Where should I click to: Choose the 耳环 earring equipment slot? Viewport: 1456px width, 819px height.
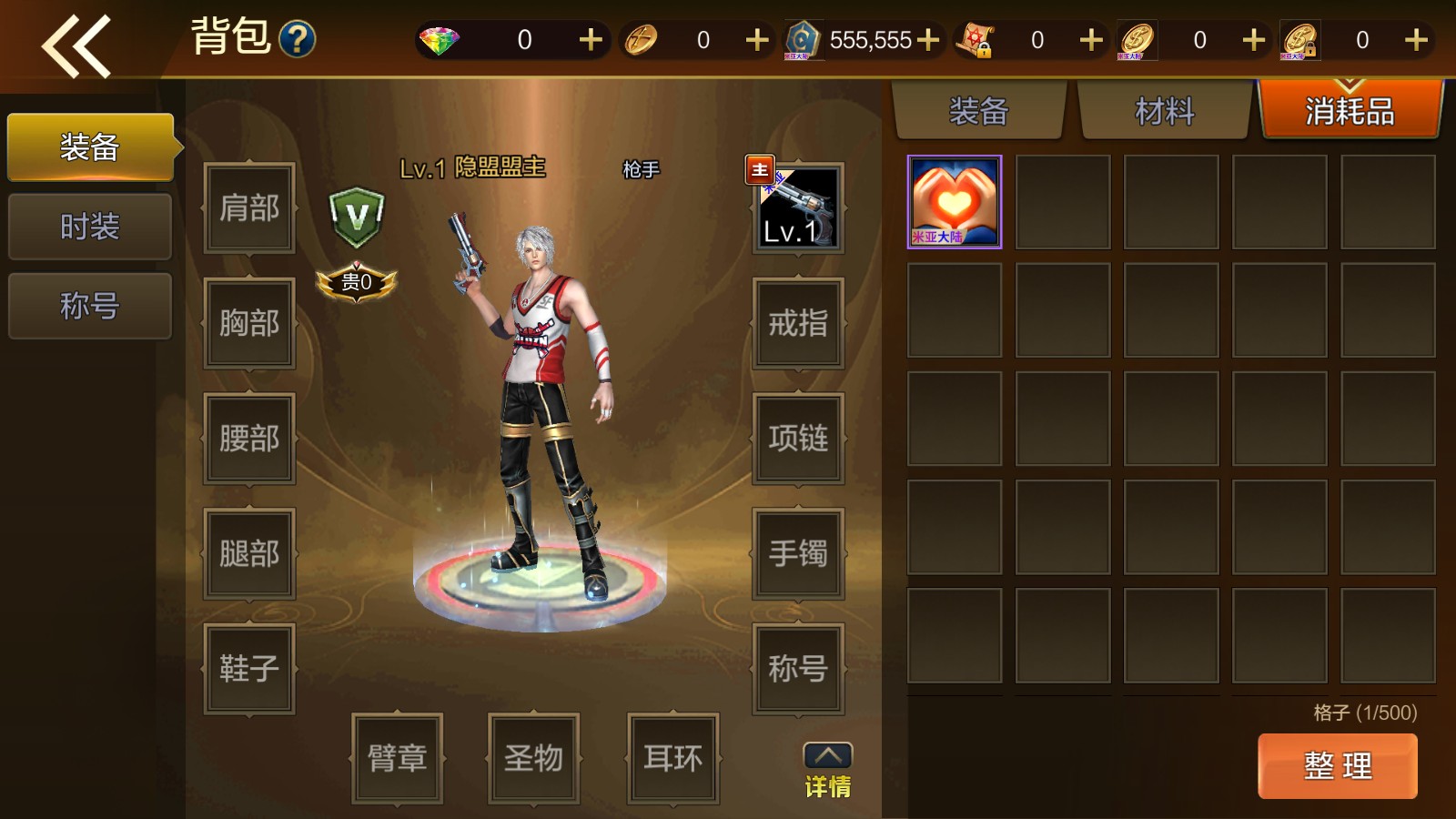click(x=672, y=758)
